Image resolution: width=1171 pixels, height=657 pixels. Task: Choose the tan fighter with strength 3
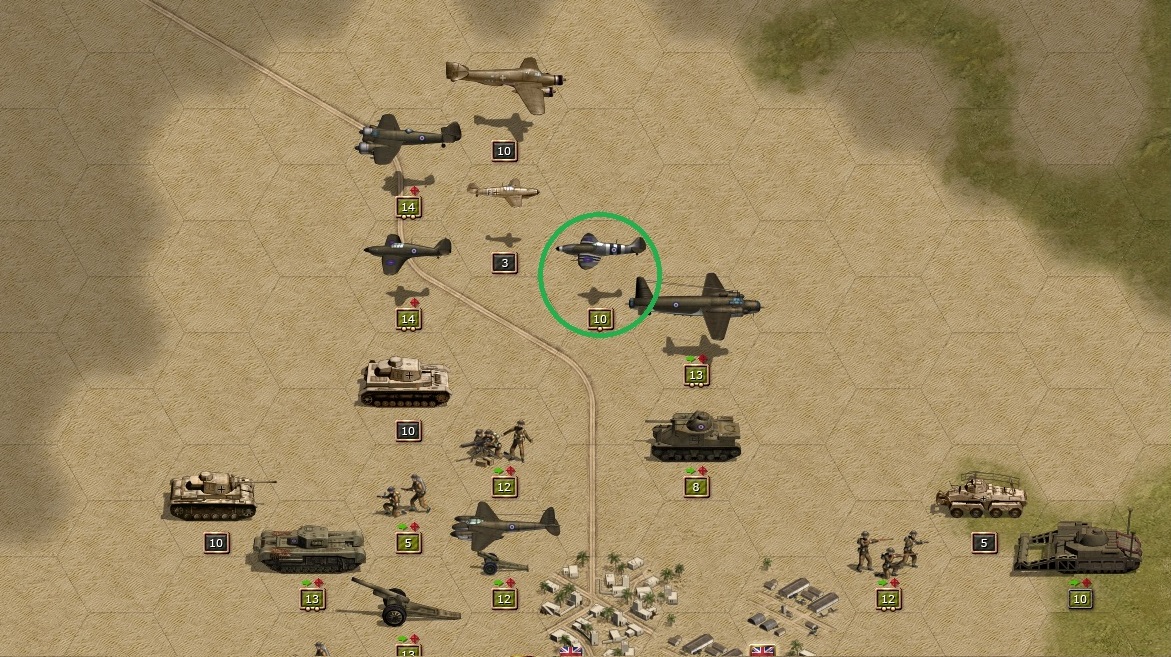pos(503,192)
